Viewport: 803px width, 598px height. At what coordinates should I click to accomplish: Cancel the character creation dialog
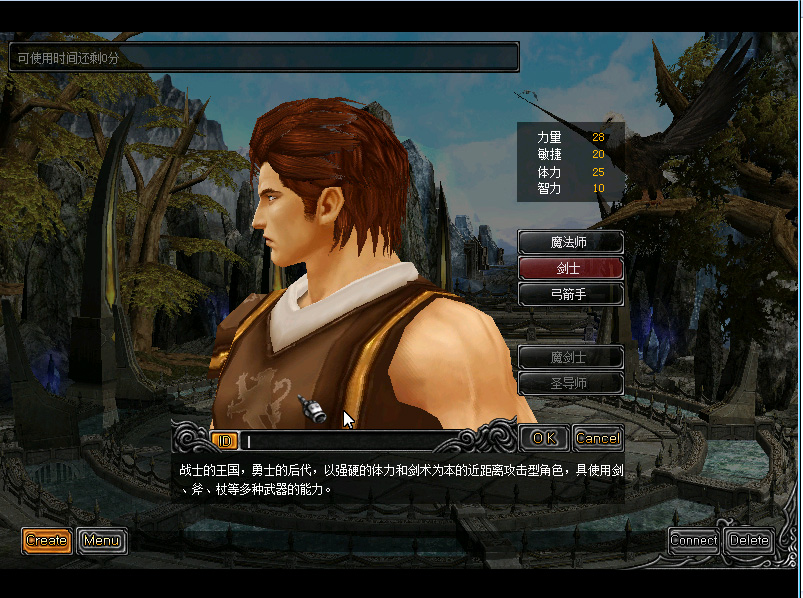(598, 438)
